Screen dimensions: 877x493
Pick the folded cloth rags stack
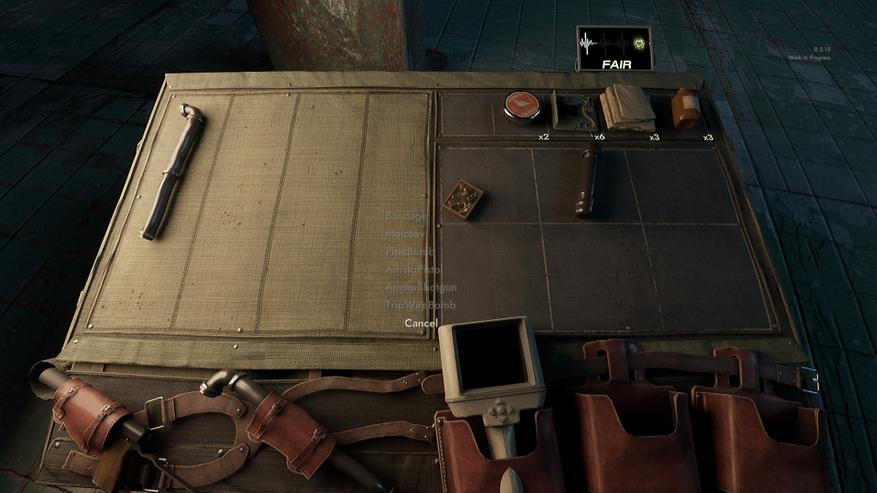627,107
